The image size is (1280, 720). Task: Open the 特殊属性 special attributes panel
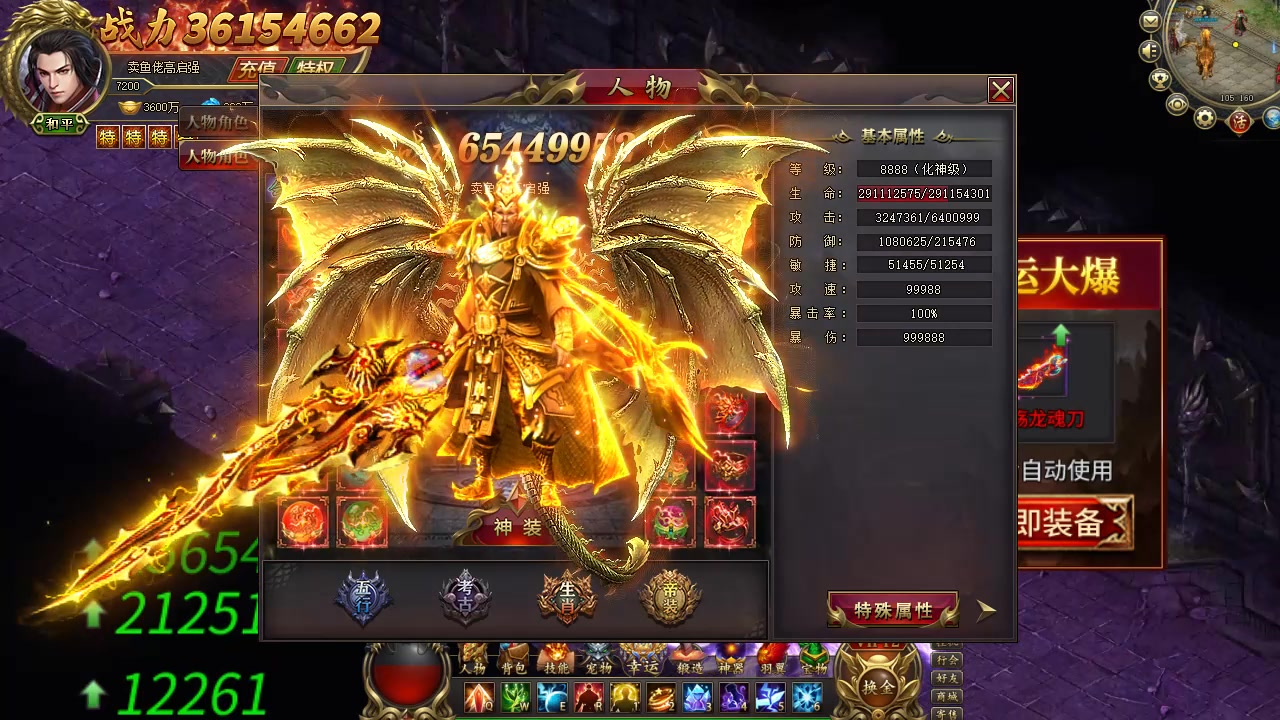pyautogui.click(x=892, y=610)
